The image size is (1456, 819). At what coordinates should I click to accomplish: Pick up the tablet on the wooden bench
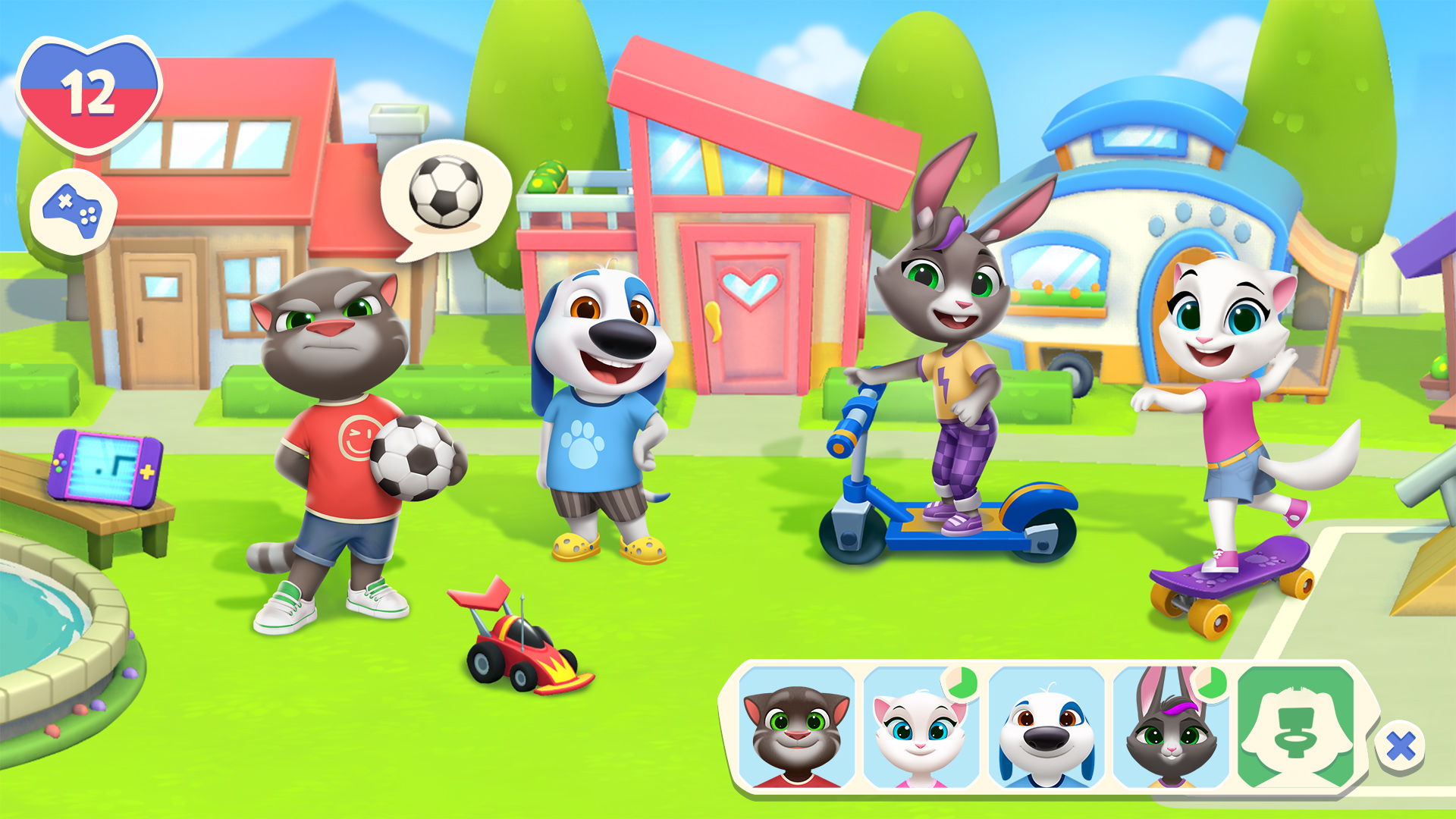click(106, 466)
